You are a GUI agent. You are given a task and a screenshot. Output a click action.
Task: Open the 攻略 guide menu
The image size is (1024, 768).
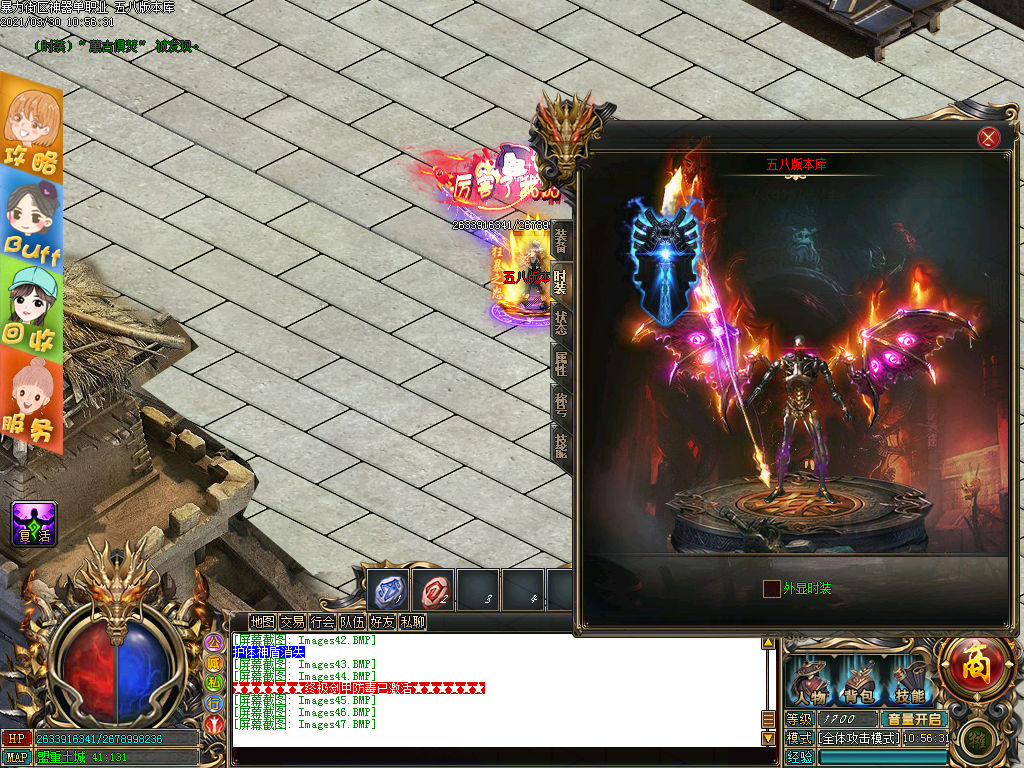click(x=31, y=132)
